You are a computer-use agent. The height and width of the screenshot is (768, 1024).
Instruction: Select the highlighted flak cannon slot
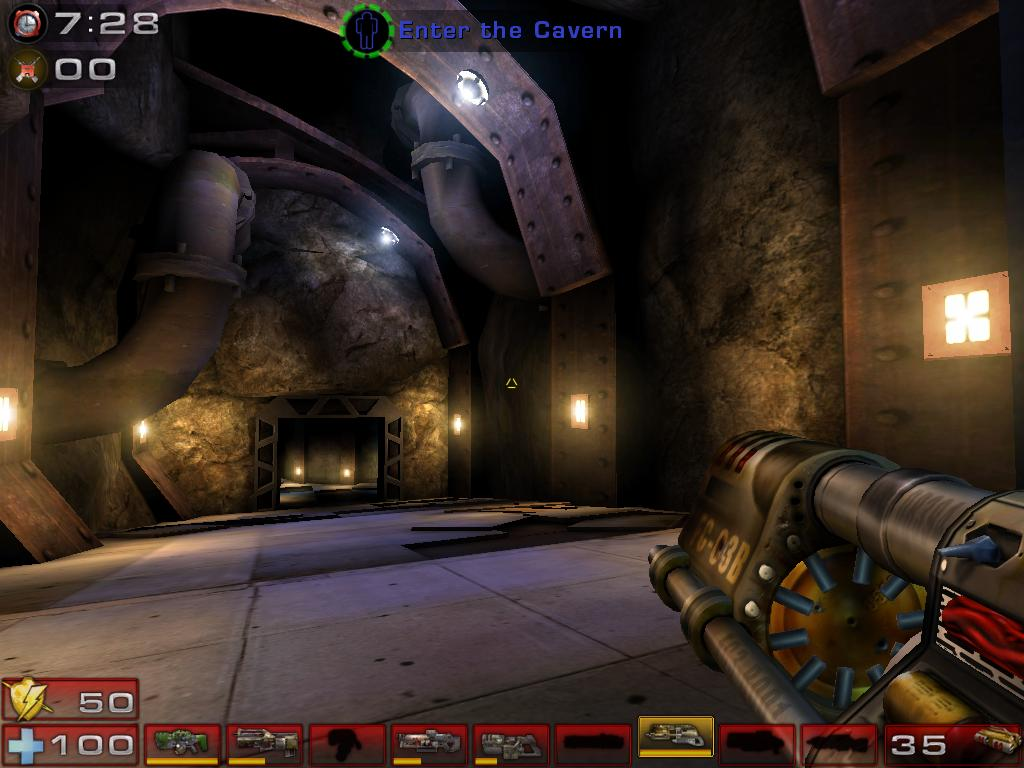675,740
